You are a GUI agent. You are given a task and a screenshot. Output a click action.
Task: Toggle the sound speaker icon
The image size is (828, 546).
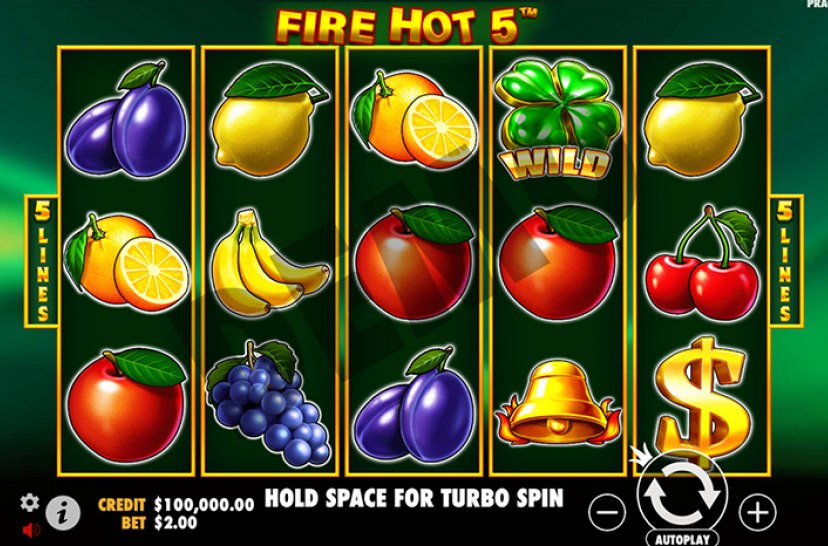click(30, 528)
